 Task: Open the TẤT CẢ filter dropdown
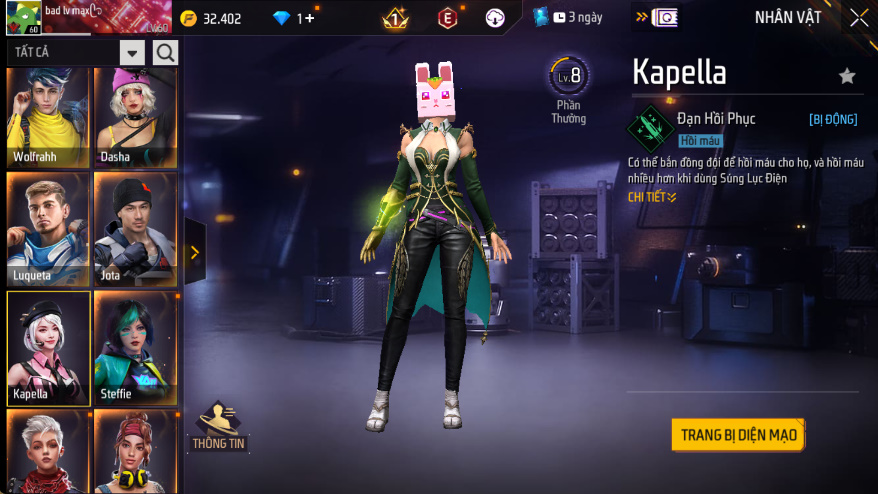click(x=132, y=53)
